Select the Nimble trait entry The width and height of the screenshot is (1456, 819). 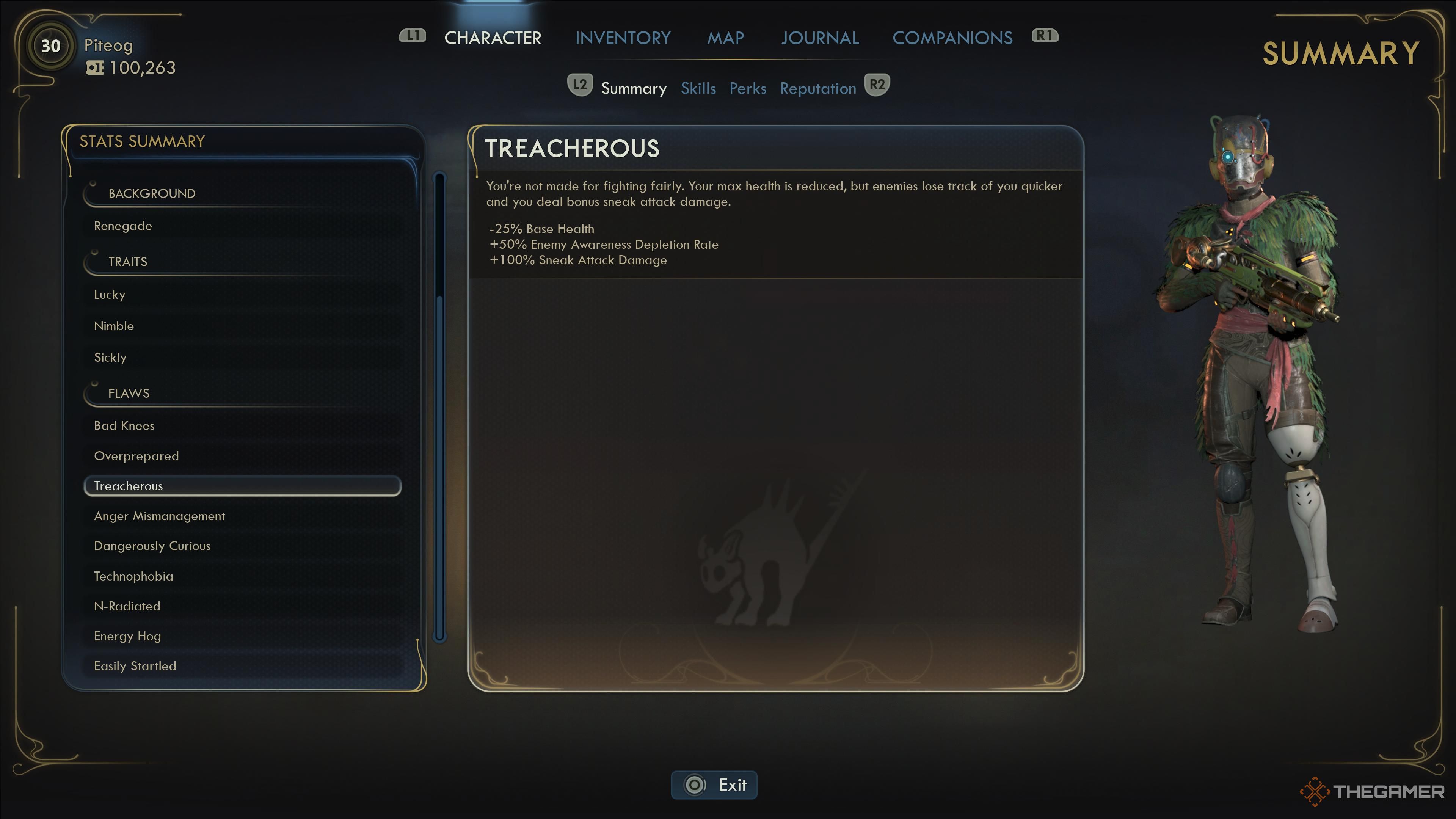pyautogui.click(x=114, y=326)
